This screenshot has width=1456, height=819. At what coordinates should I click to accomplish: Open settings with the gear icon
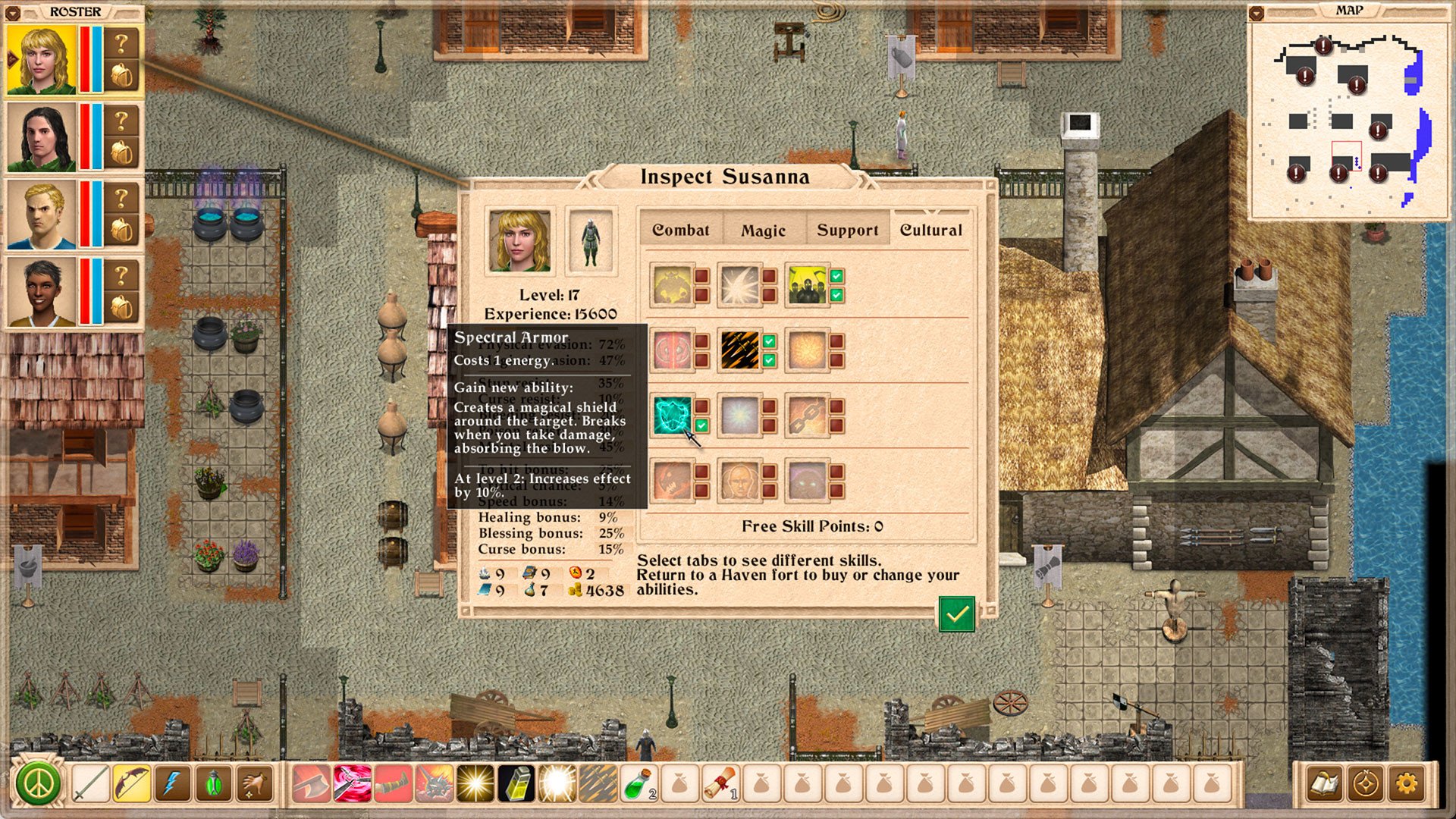point(1407,783)
